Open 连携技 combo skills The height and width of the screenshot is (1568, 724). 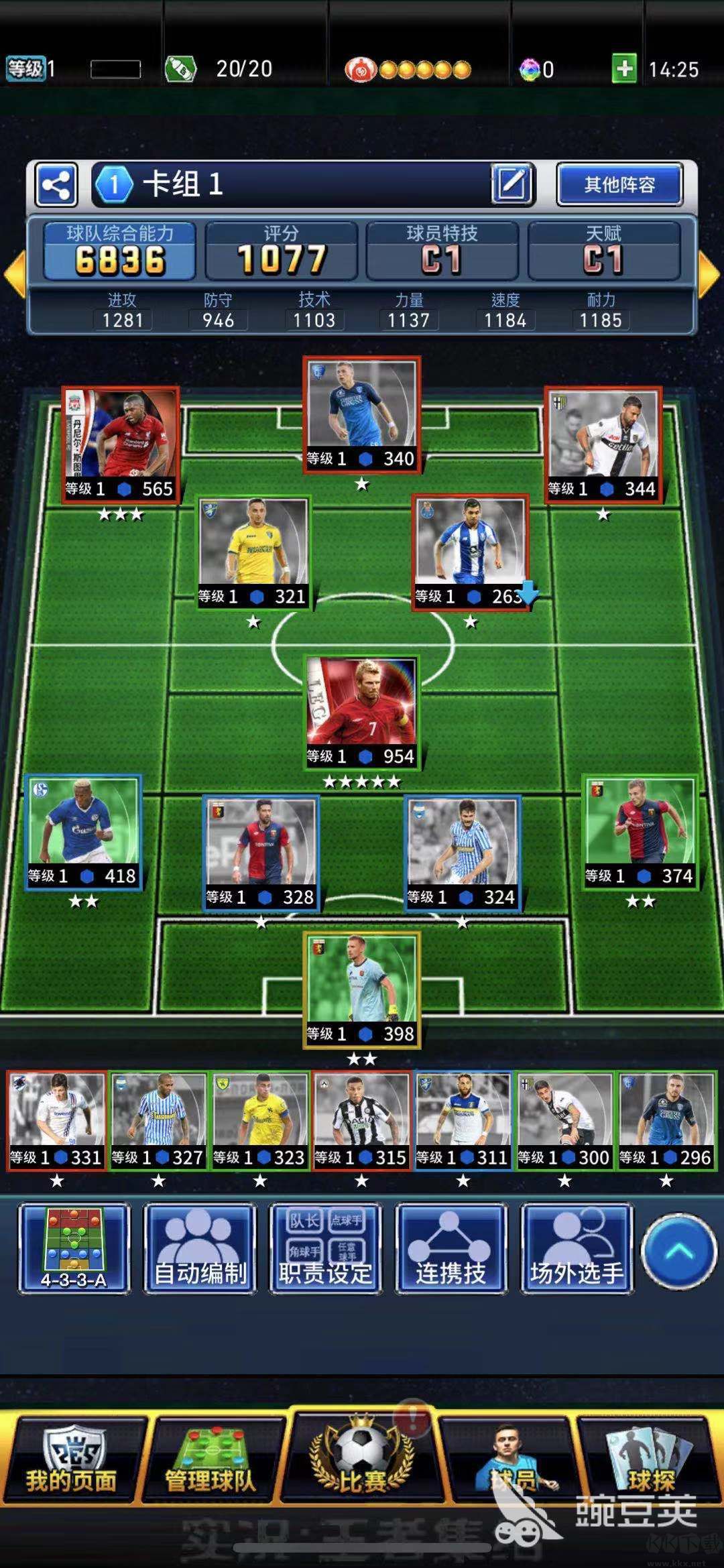[x=450, y=1248]
